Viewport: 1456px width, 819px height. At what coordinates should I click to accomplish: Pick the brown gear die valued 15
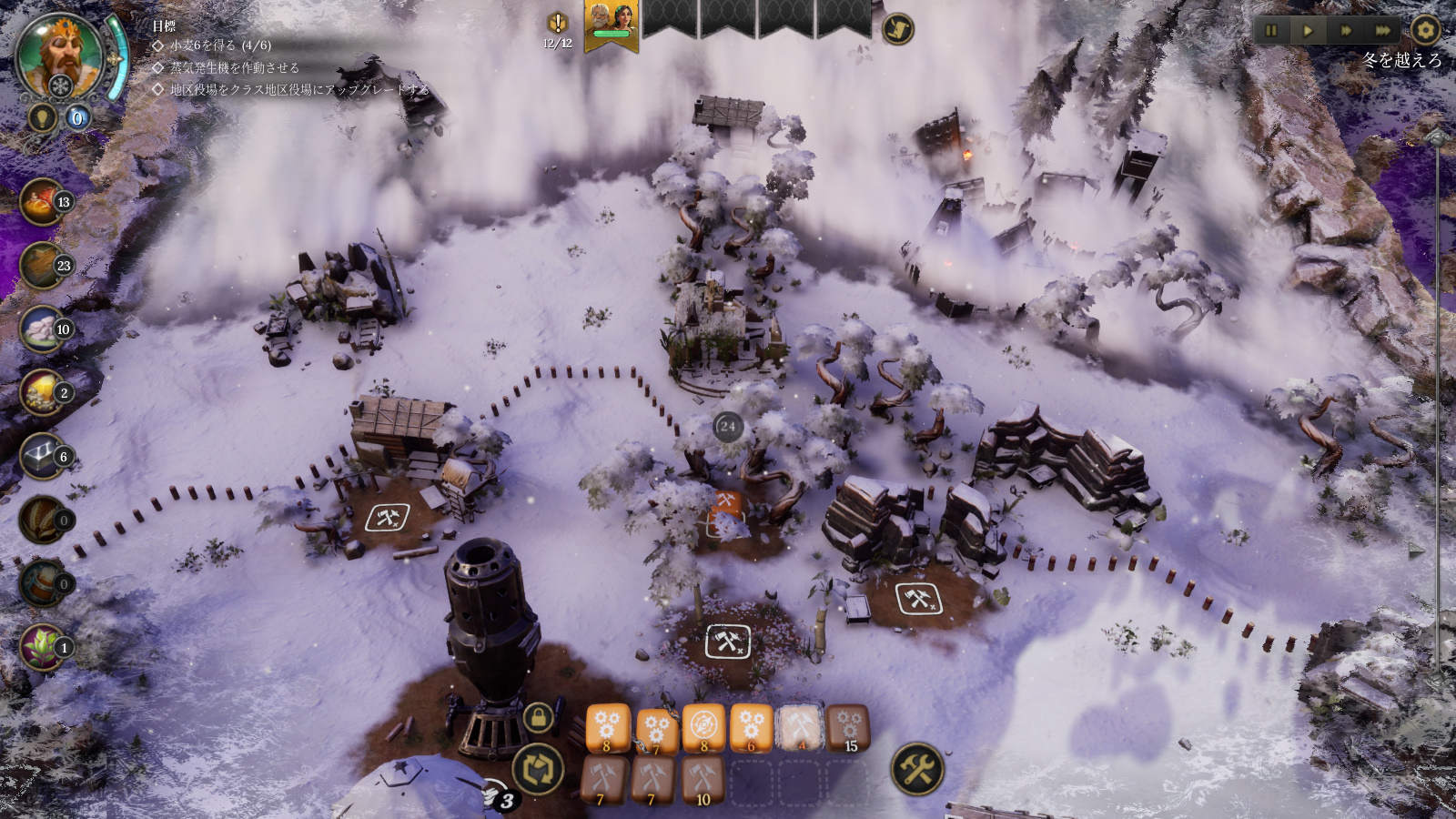click(848, 728)
